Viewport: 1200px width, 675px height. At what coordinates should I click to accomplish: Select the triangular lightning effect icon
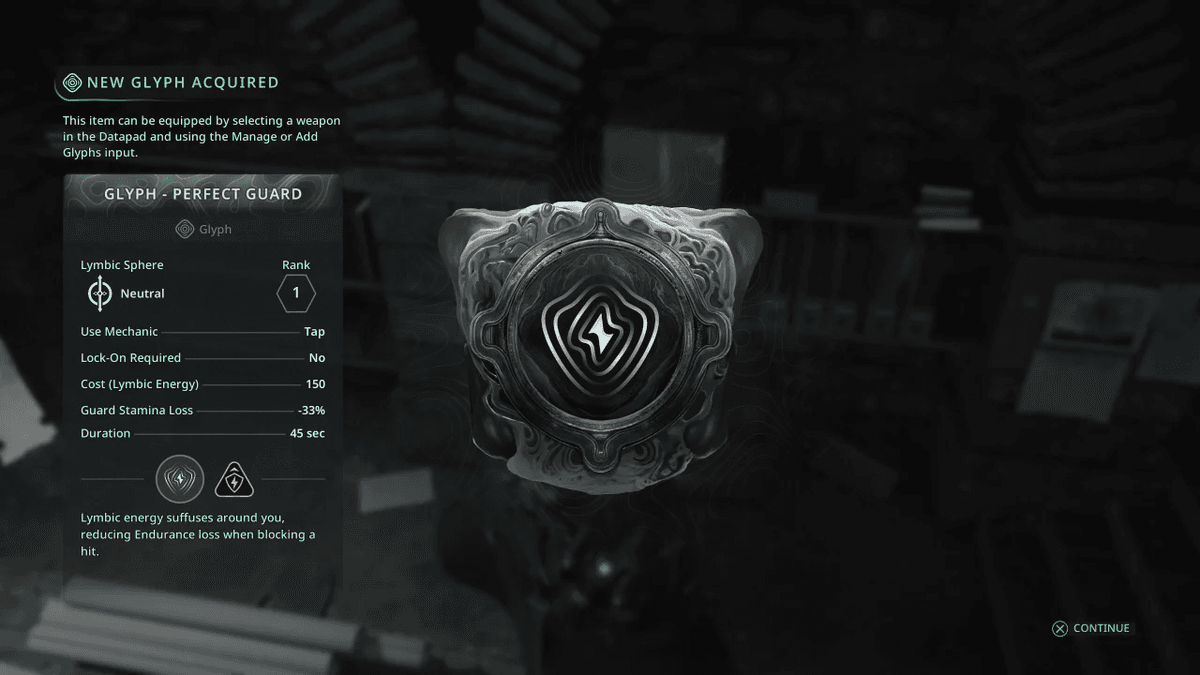coord(235,480)
